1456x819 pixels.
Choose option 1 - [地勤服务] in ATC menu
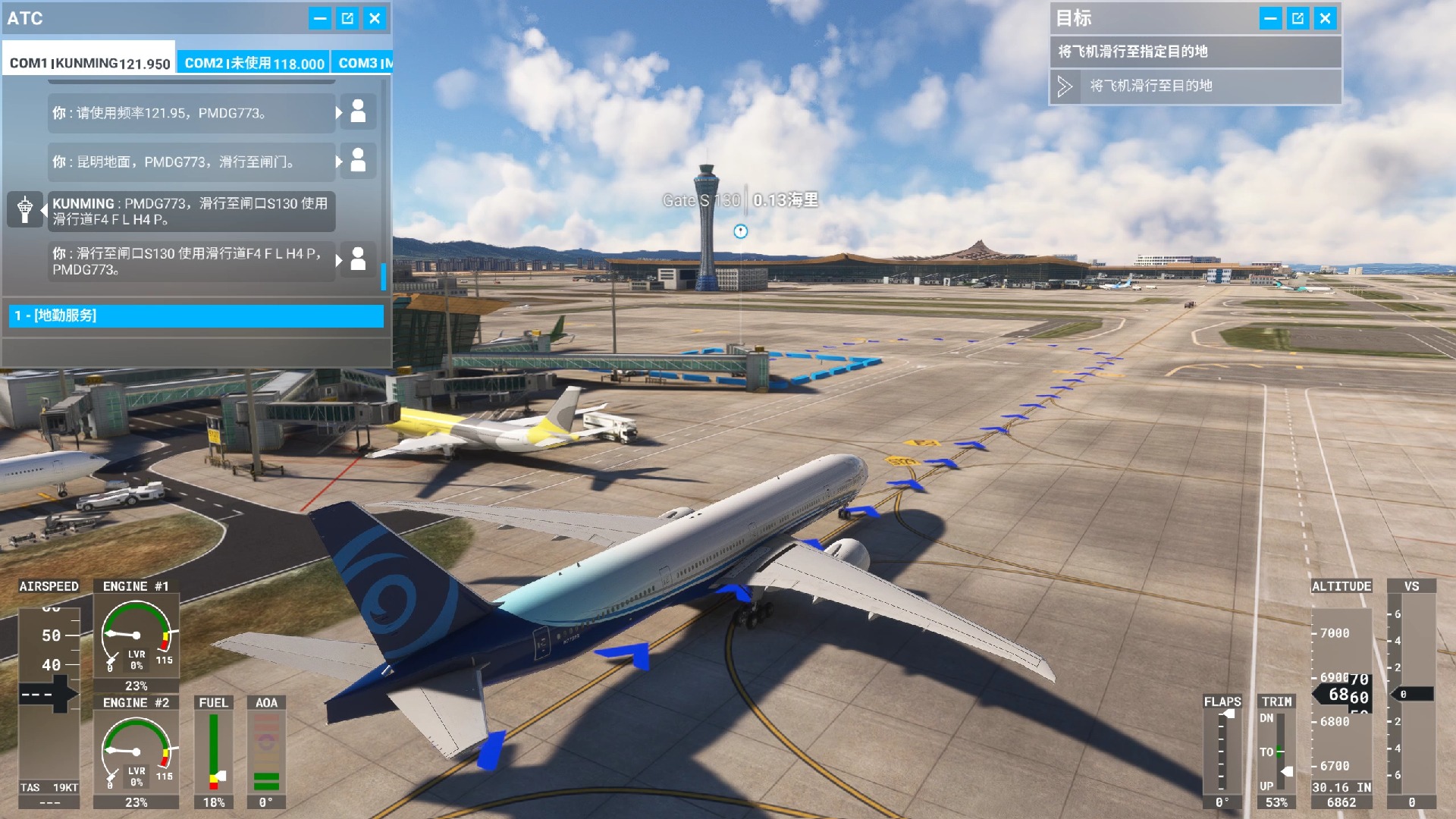click(x=195, y=316)
